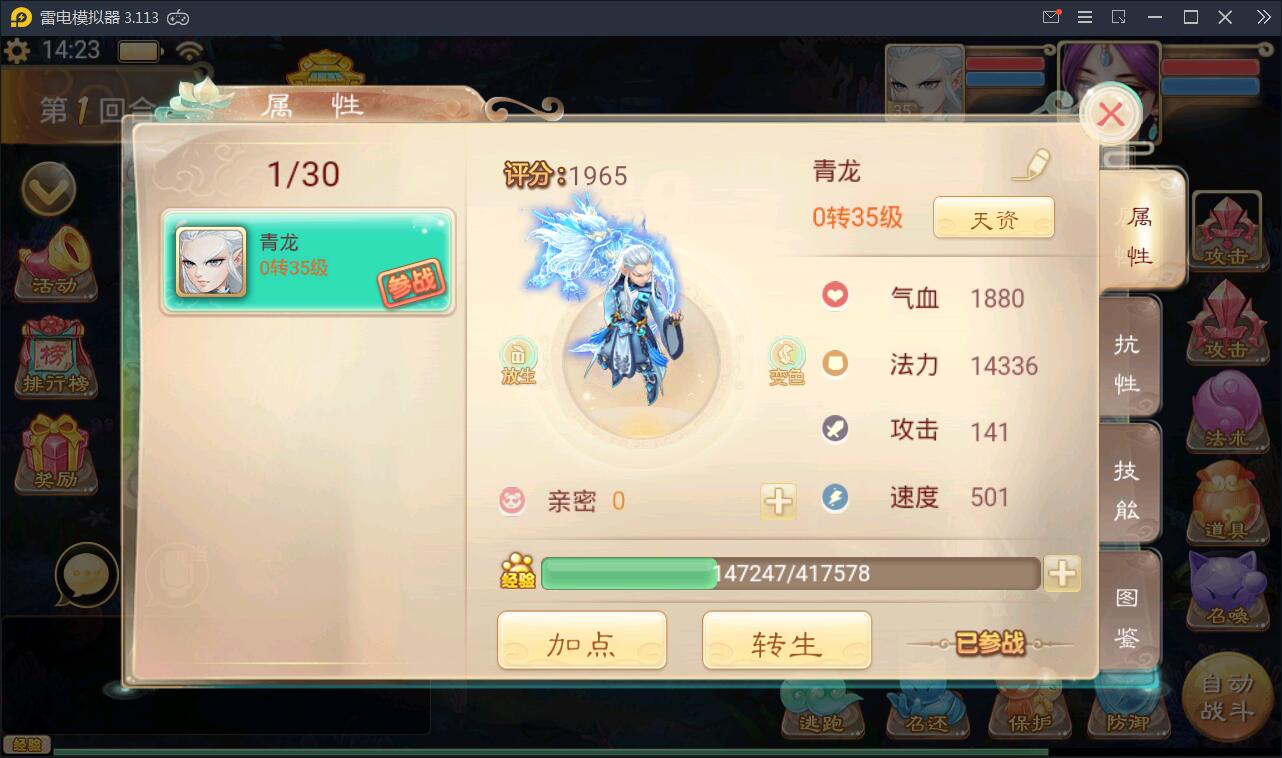Click the plus next to 亲密 value
1282x758 pixels.
pyautogui.click(x=778, y=501)
